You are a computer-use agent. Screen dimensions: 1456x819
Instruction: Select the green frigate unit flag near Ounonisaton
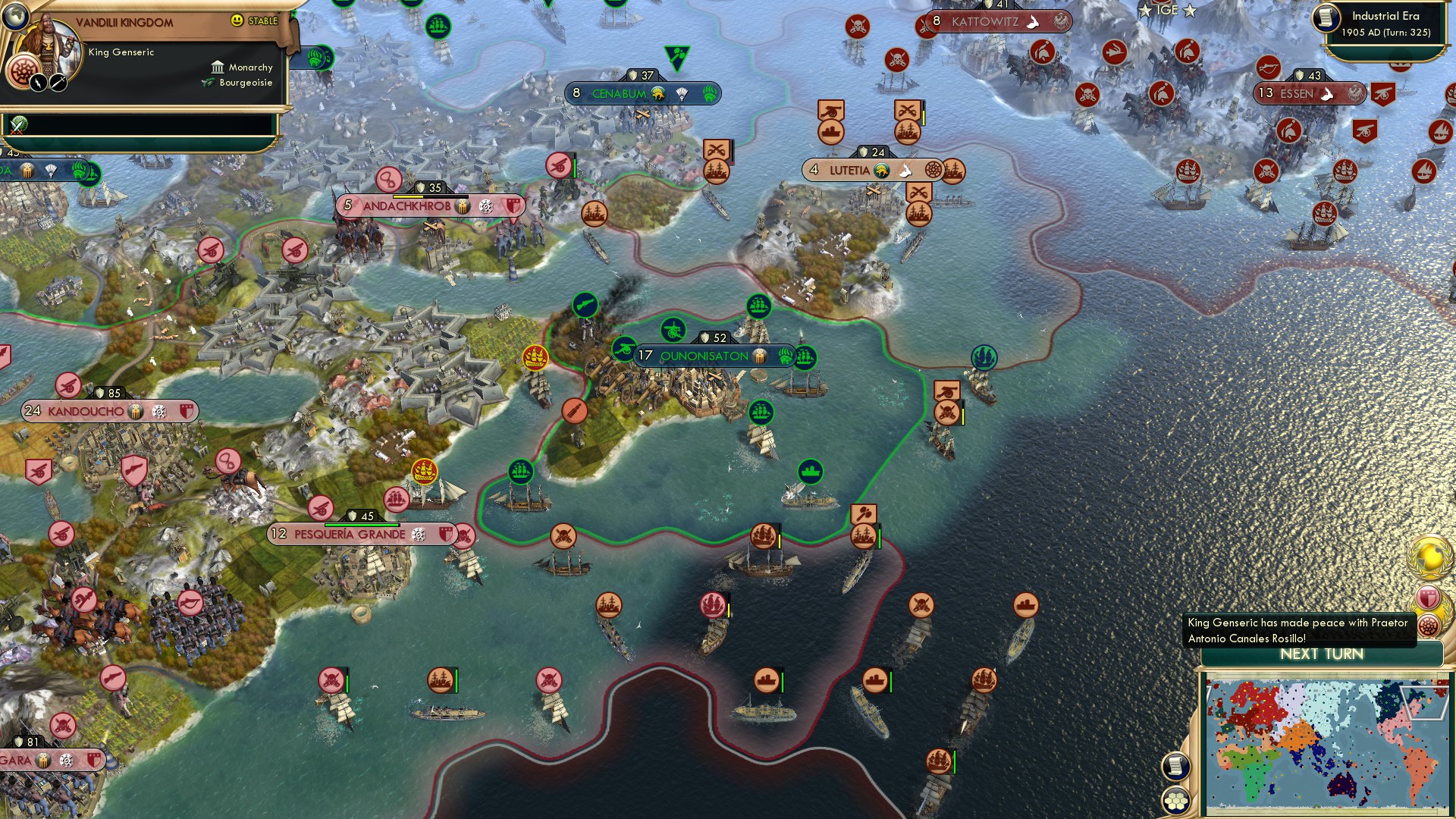(806, 354)
